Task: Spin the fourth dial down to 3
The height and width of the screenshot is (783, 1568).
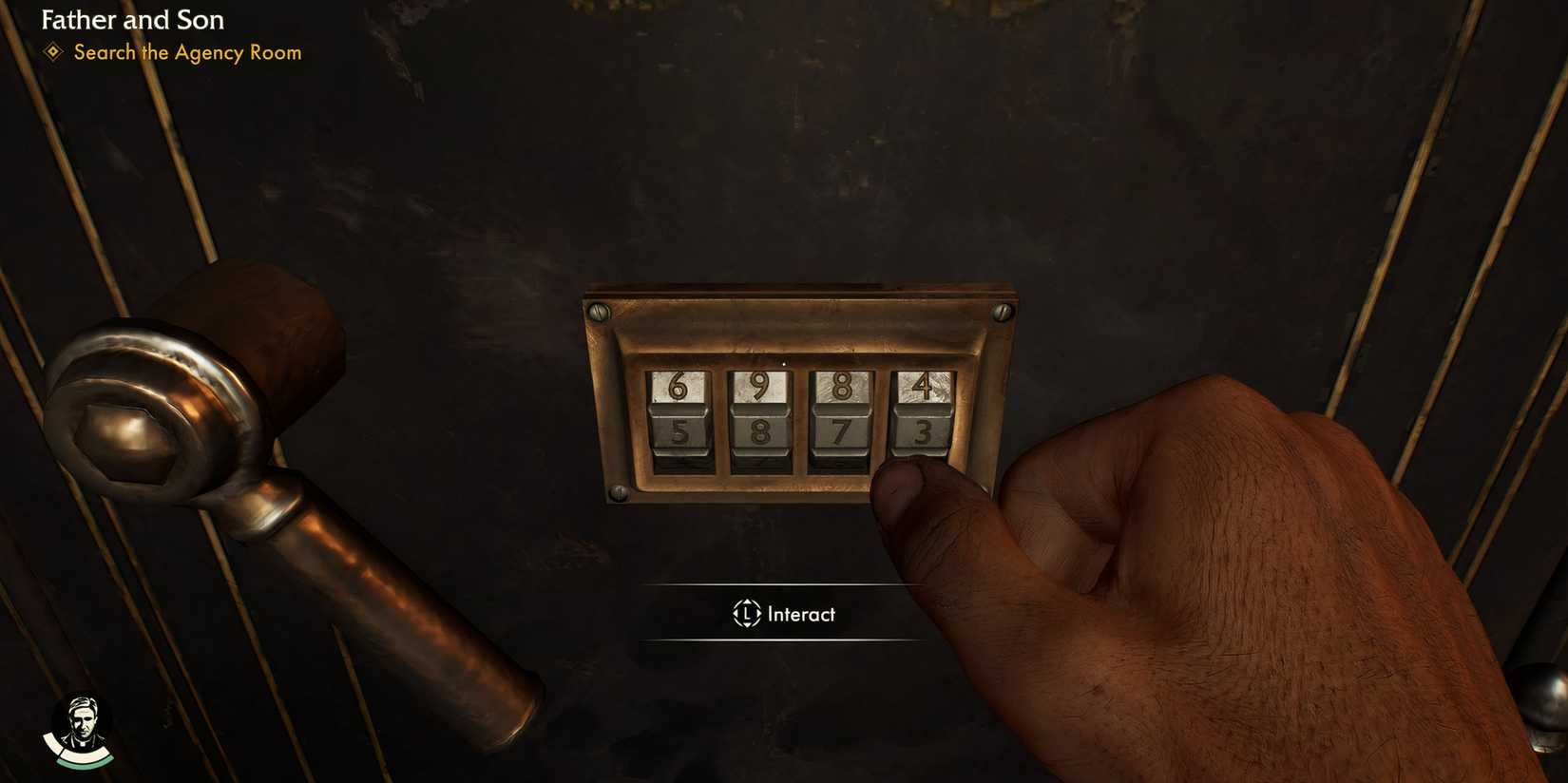Action: point(924,430)
